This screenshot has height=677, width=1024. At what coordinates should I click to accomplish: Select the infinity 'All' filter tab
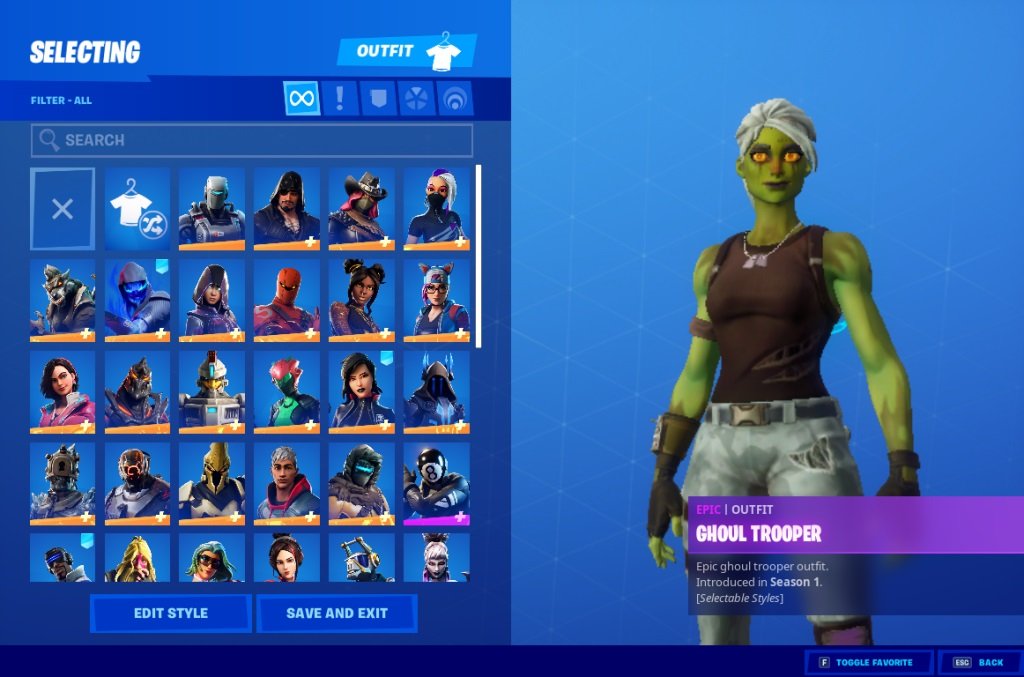(x=301, y=98)
